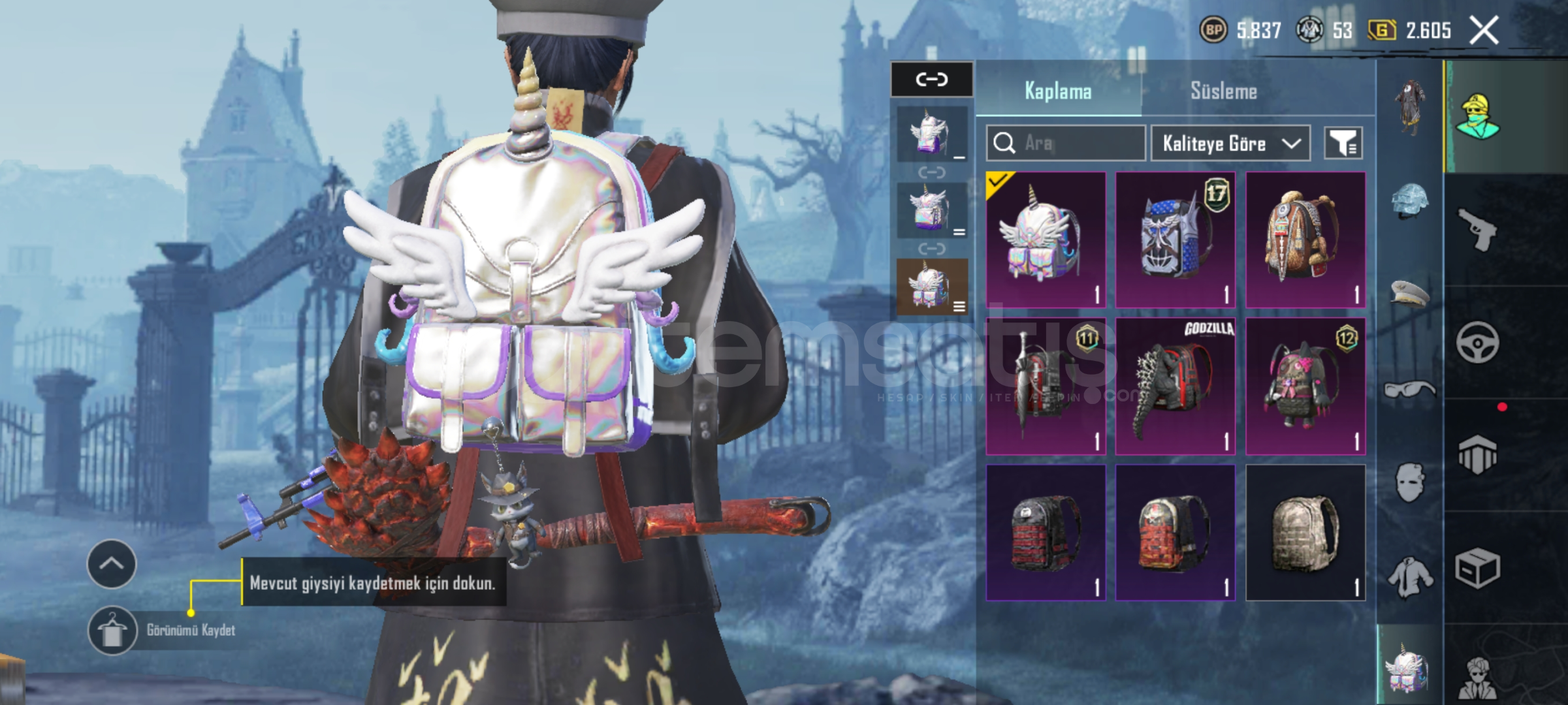This screenshot has height=705, width=1568.
Task: Open the helmet category
Action: coord(1409,200)
